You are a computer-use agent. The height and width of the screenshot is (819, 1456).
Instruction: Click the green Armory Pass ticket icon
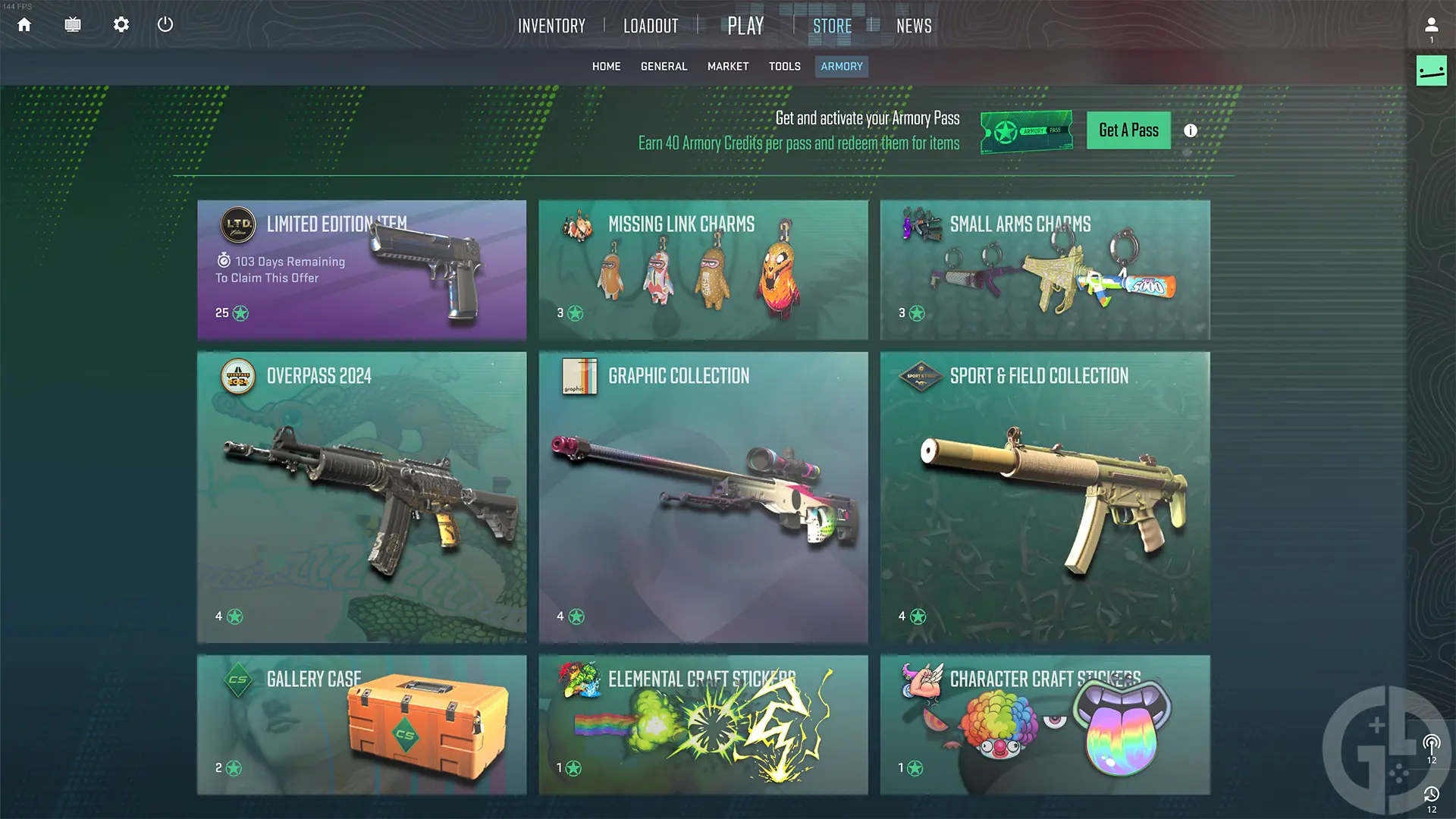coord(1026,130)
